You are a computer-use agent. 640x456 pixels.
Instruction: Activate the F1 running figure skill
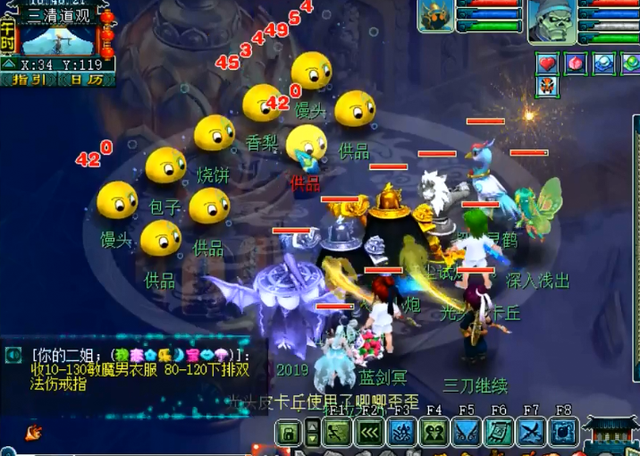336,432
